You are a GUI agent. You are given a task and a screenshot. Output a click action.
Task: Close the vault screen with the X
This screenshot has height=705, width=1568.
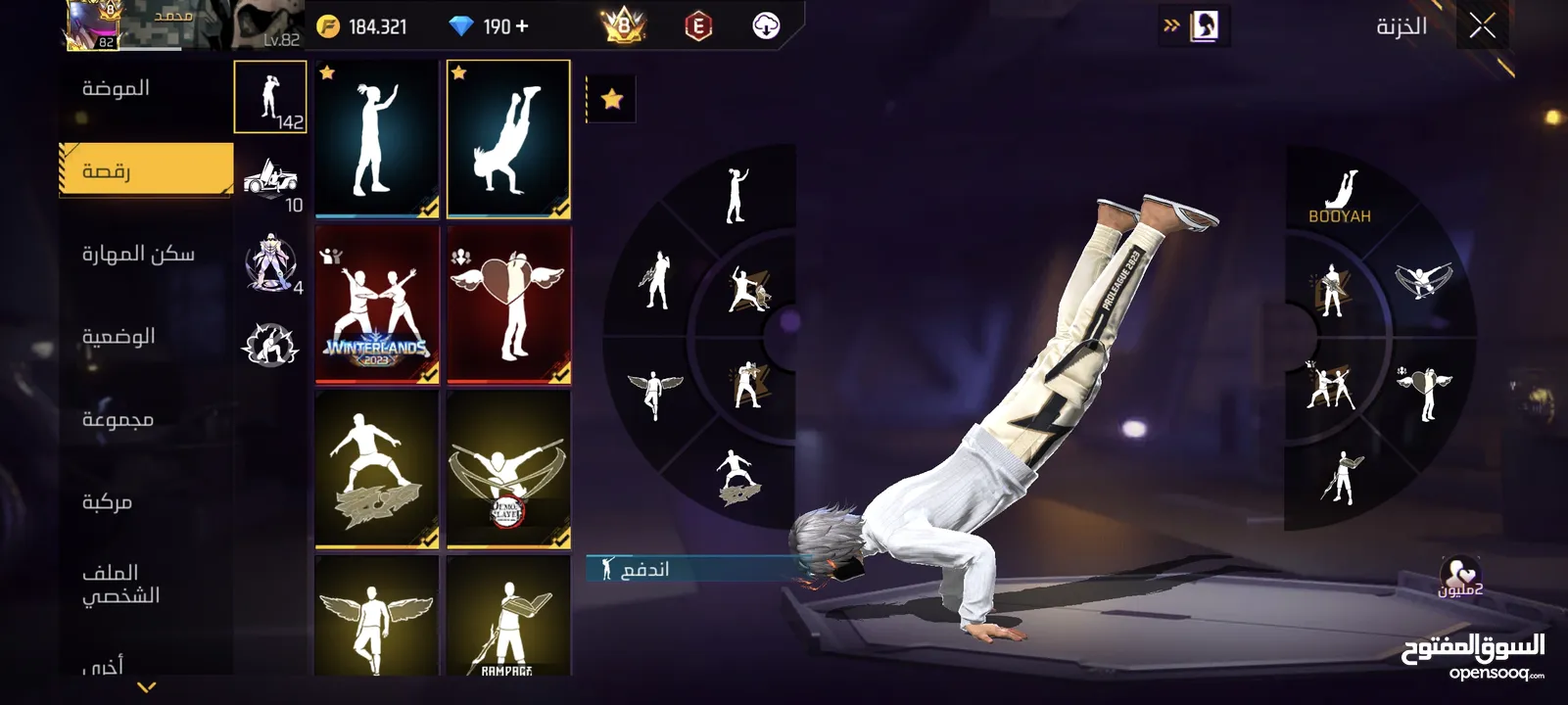[x=1482, y=26]
